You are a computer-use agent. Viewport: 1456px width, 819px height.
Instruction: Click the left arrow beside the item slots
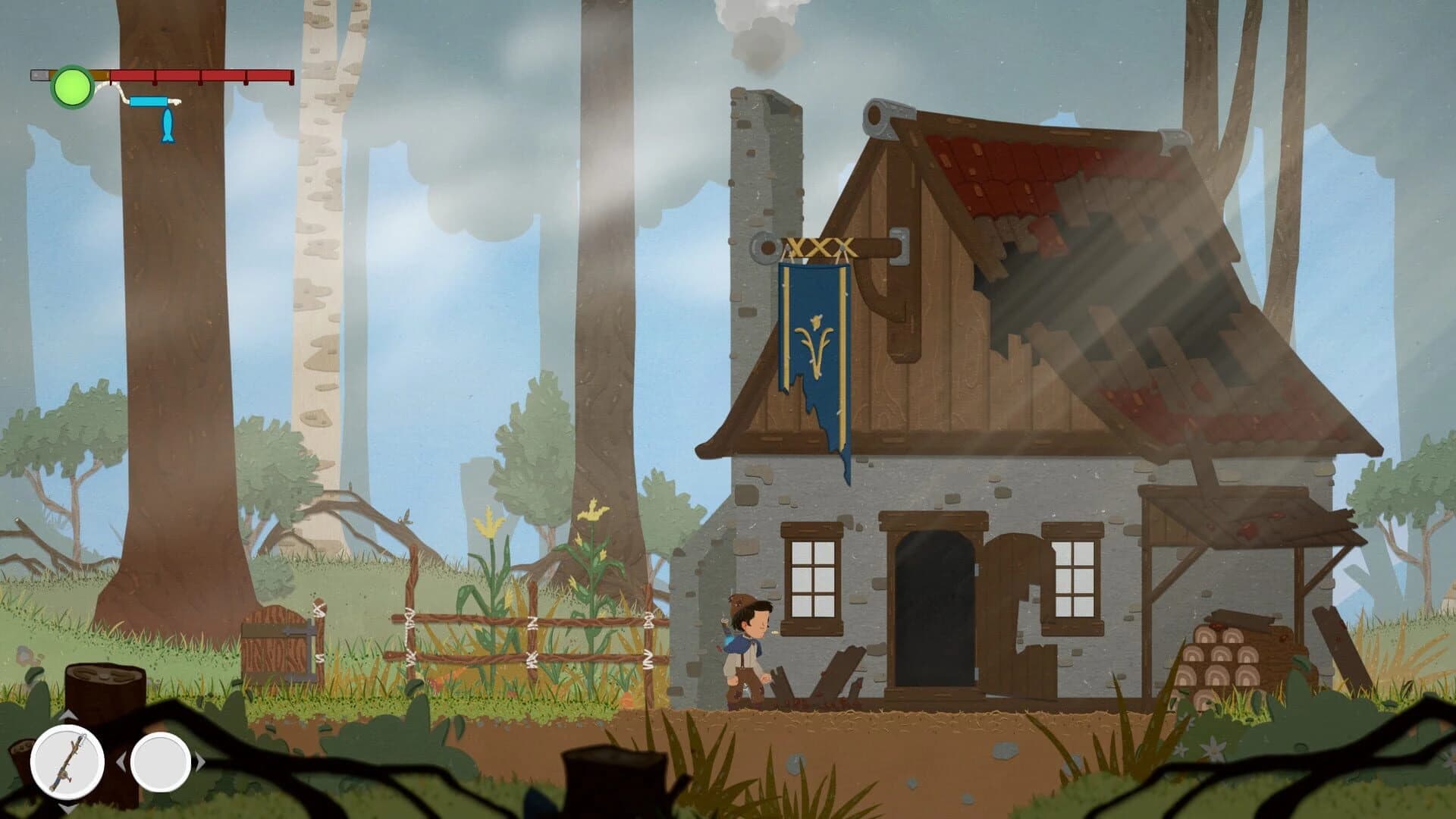(123, 764)
